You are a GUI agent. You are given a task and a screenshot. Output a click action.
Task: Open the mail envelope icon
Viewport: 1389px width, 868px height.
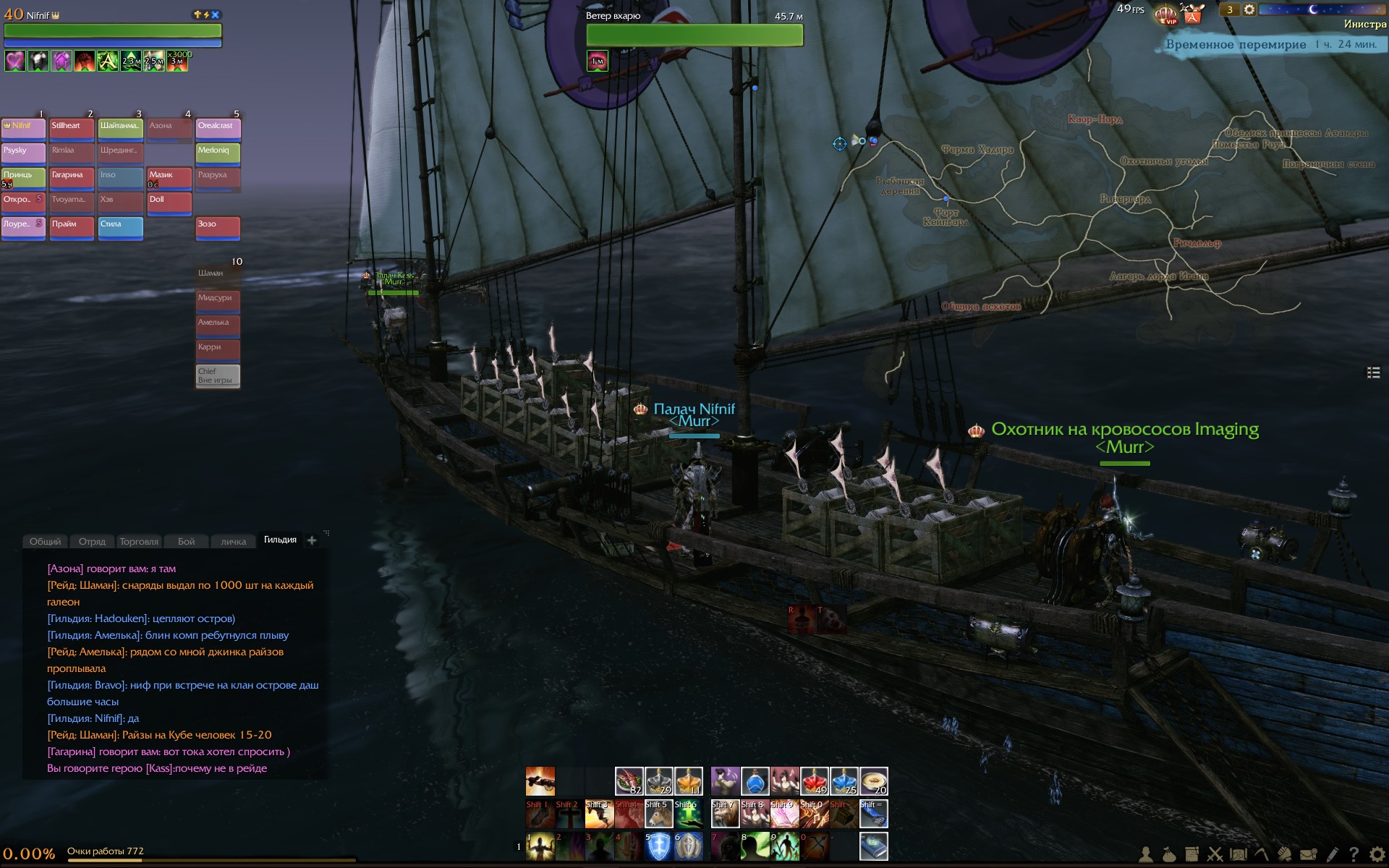(1308, 855)
